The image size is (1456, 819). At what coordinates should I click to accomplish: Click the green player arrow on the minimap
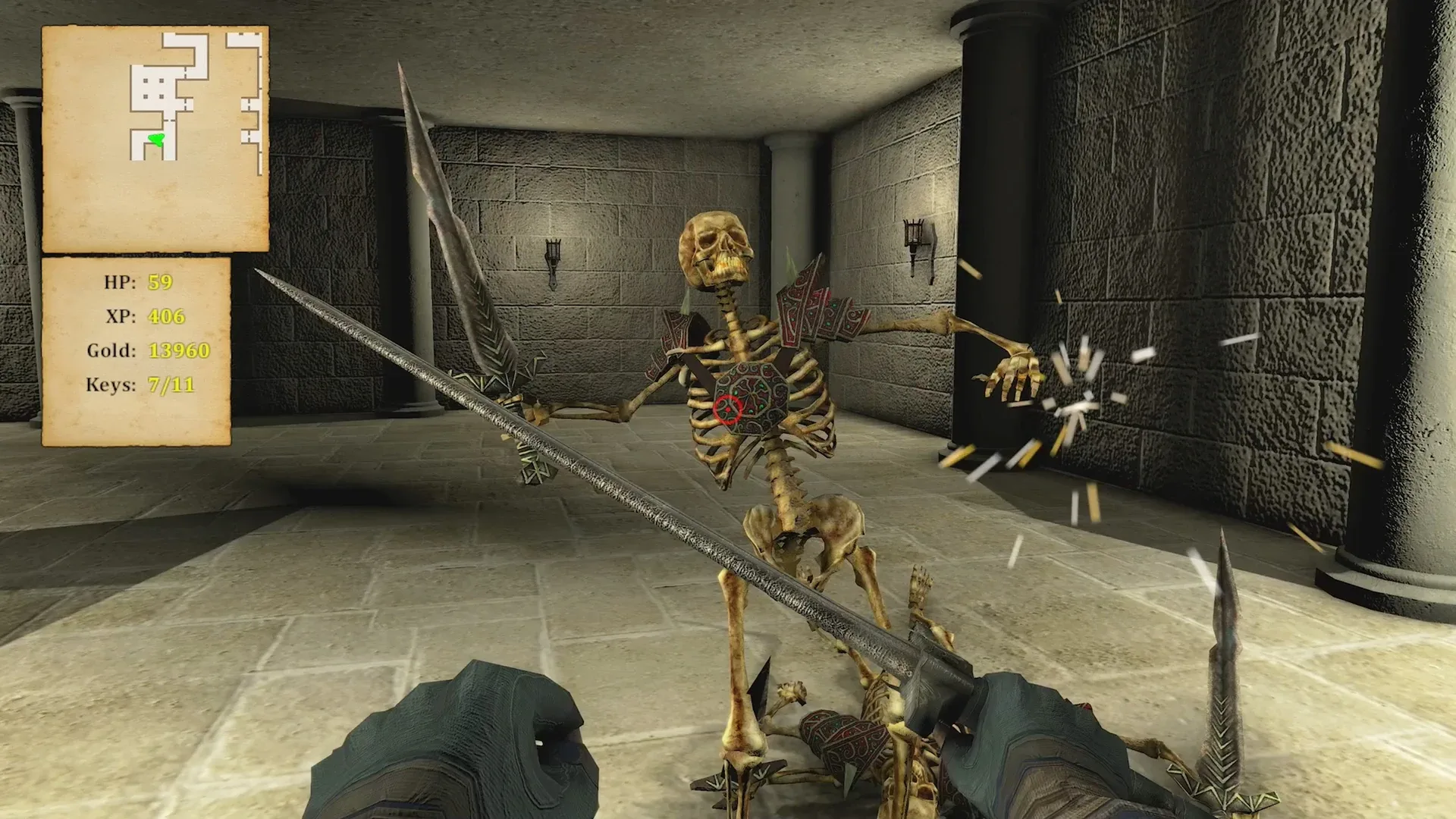pyautogui.click(x=155, y=140)
